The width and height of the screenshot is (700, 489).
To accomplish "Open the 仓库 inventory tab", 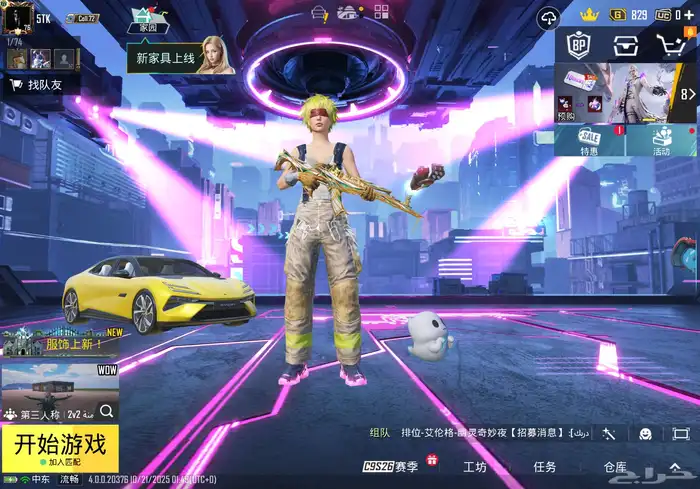I will click(616, 467).
